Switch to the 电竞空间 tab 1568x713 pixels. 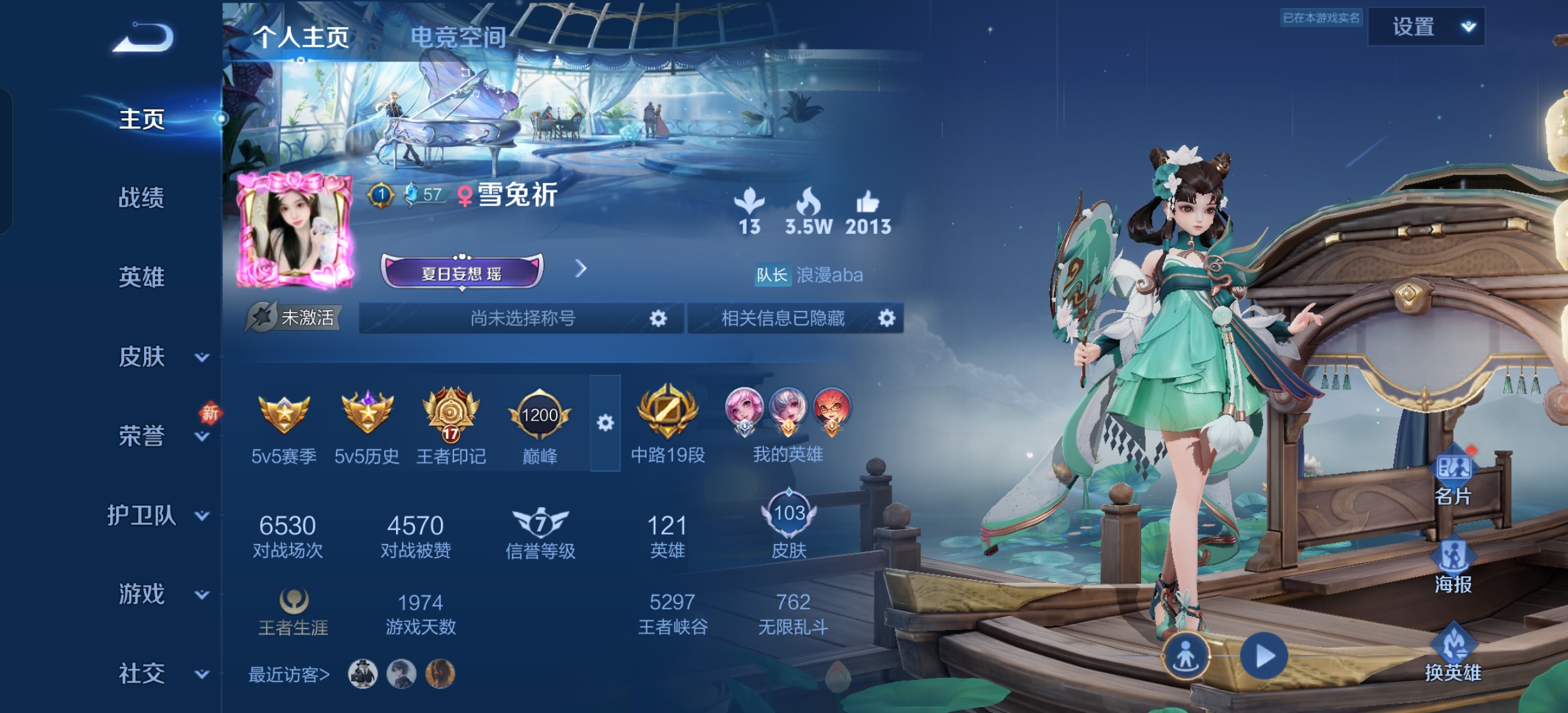click(458, 37)
